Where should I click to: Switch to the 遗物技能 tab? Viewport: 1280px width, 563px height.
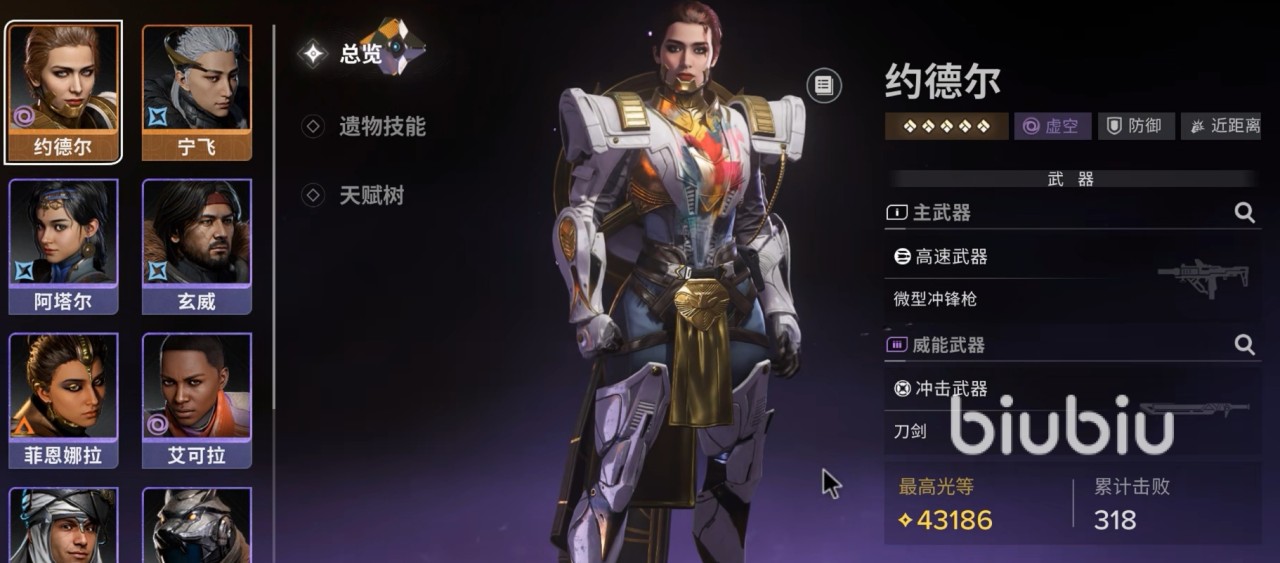click(x=369, y=126)
